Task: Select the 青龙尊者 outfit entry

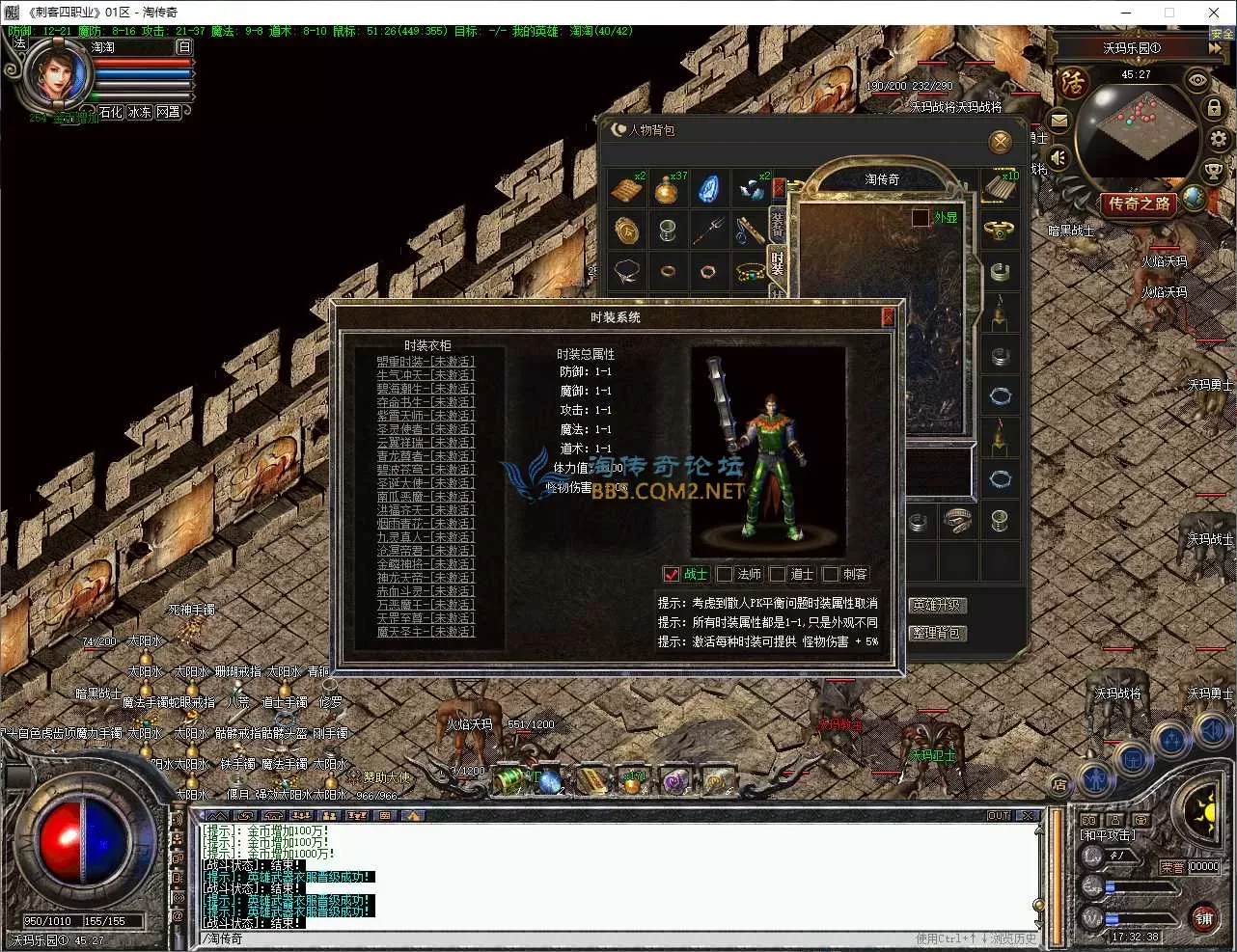Action: [426, 456]
